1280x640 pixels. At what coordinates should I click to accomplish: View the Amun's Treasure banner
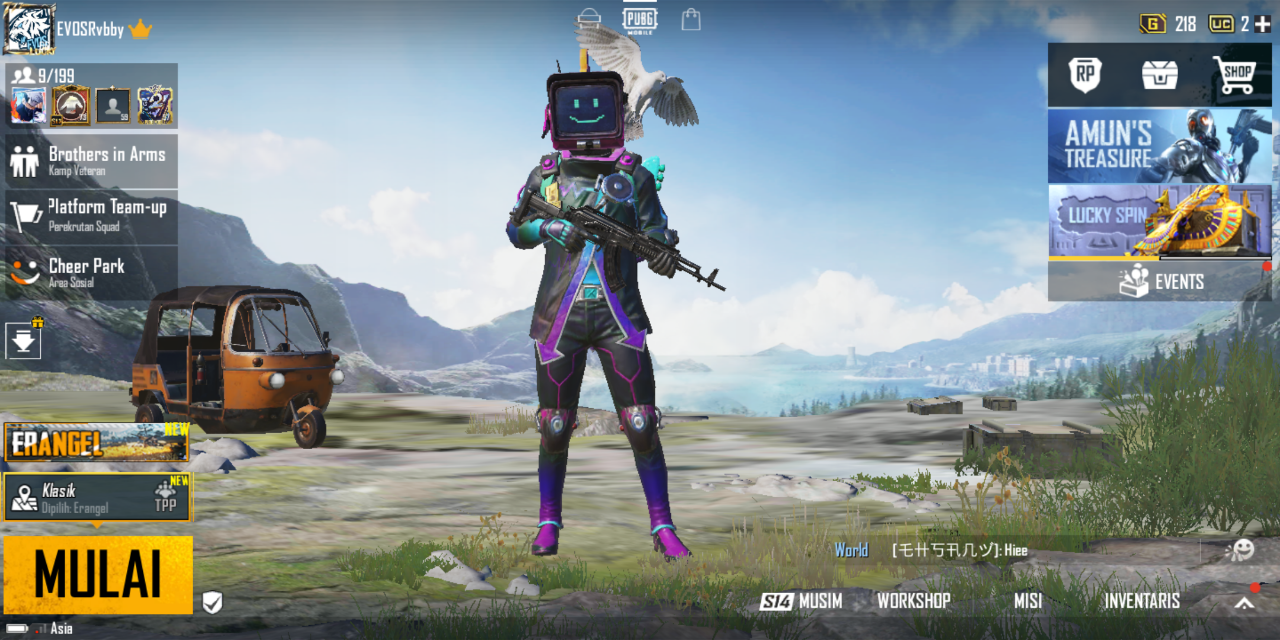(1159, 146)
